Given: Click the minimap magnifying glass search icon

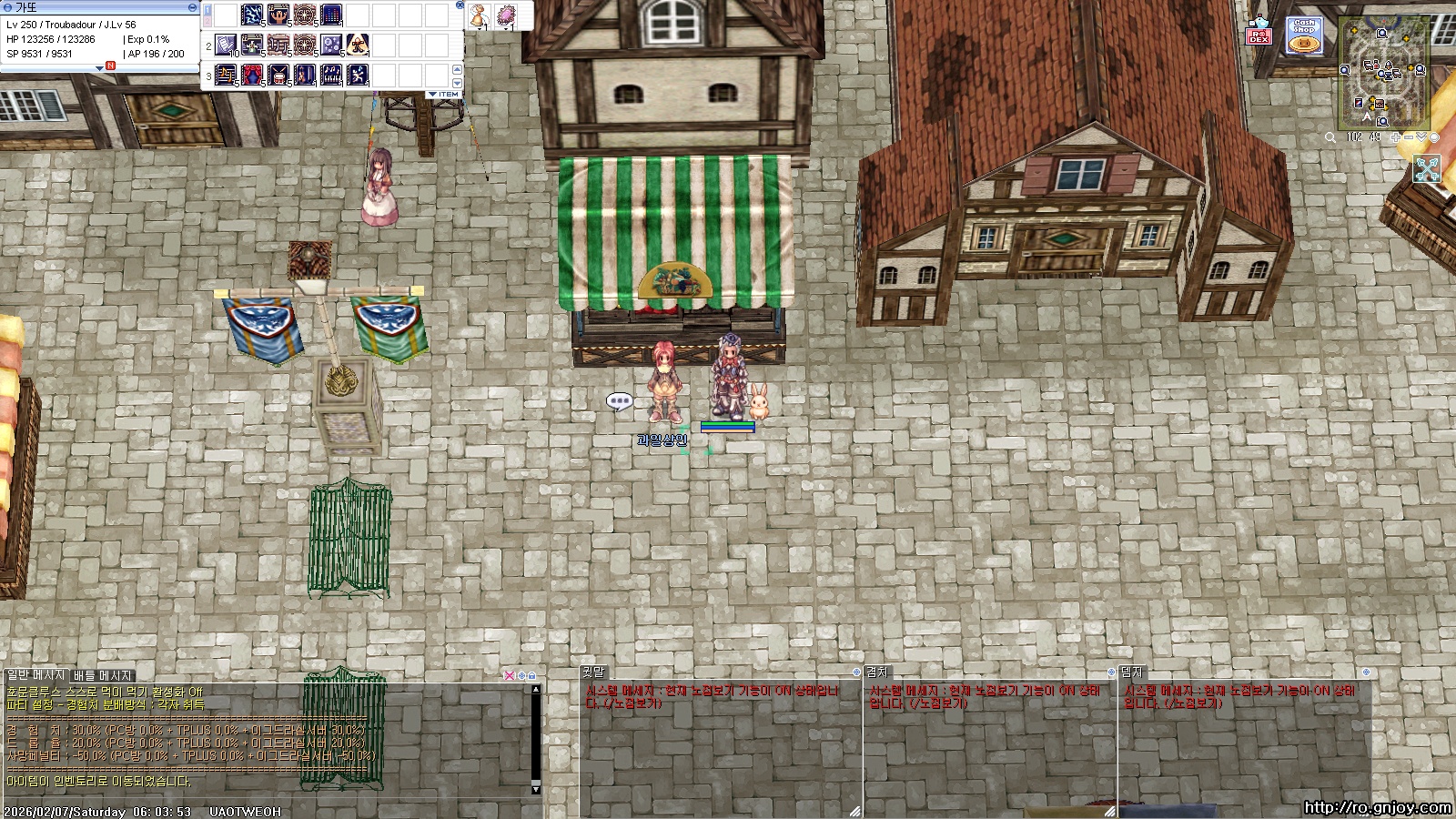Looking at the screenshot, I should click(x=1330, y=137).
